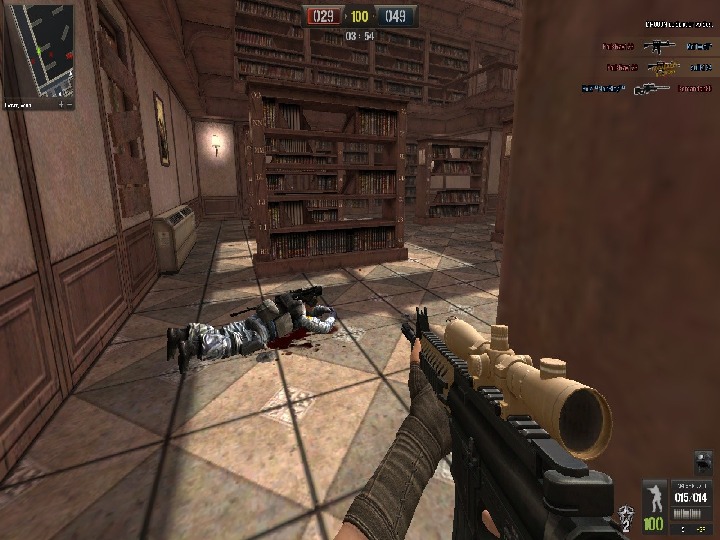
Task: Click the star medal badge icon
Action: [626, 517]
